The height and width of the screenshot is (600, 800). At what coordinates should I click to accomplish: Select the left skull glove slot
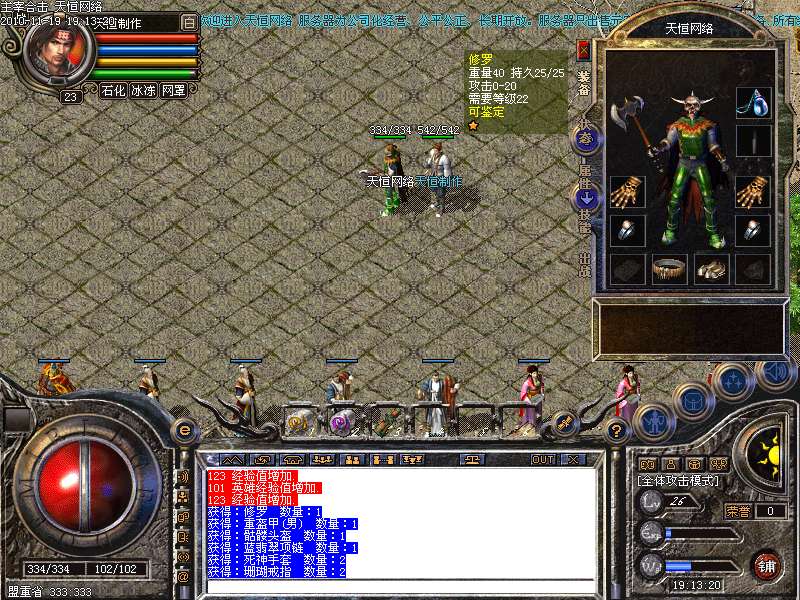point(626,191)
